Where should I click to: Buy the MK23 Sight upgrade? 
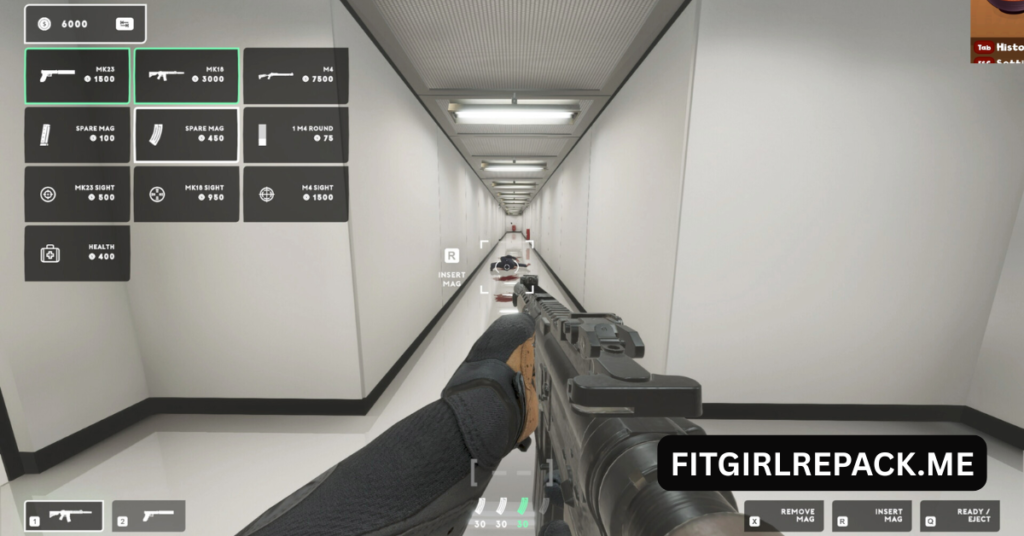coord(77,193)
